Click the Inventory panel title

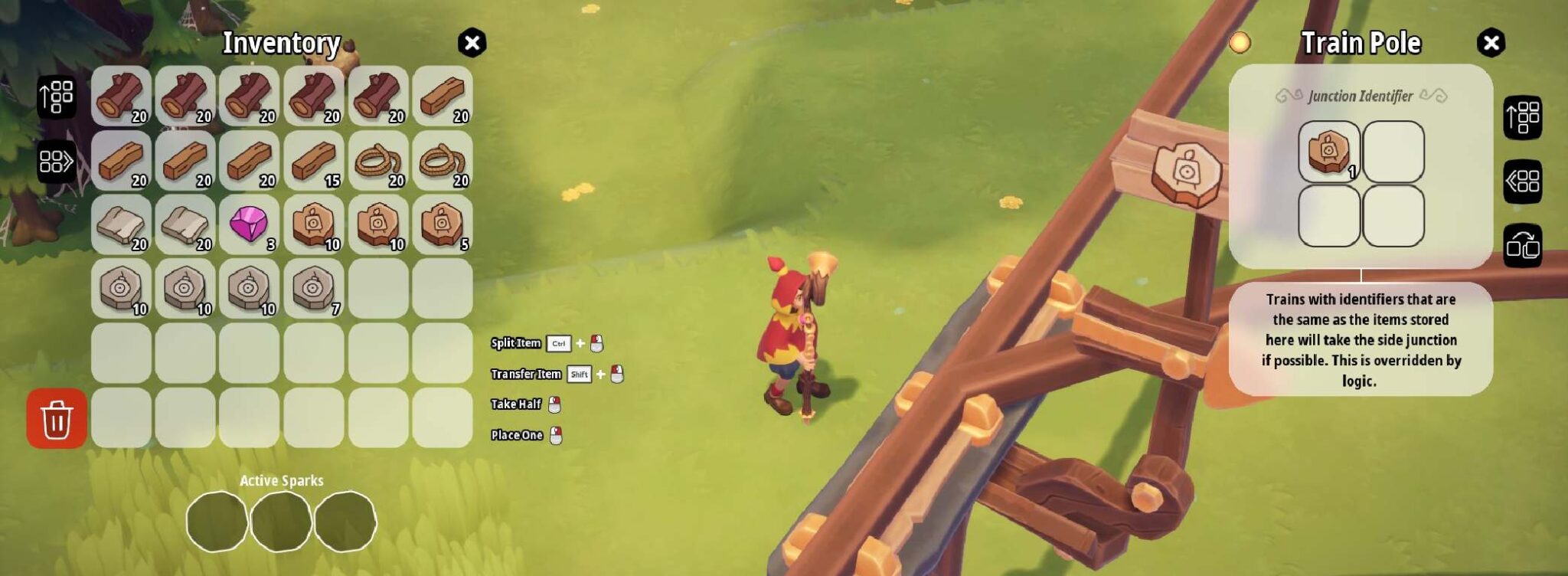click(x=282, y=44)
